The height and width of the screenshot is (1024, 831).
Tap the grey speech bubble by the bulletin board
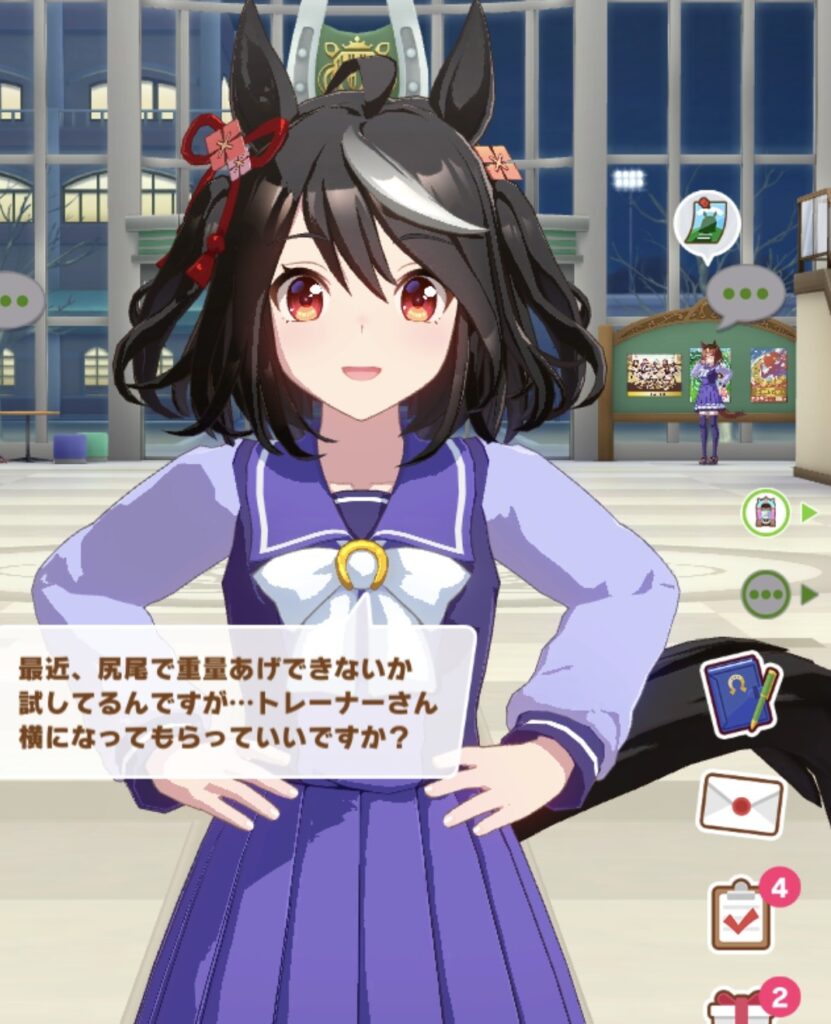745,293
